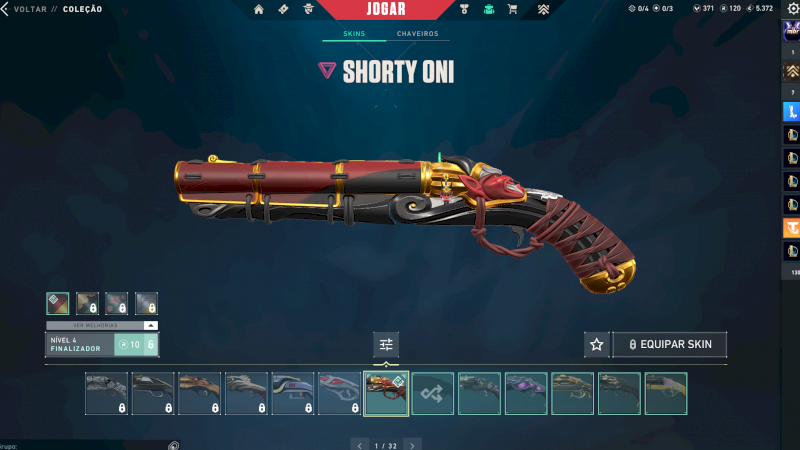The height and width of the screenshot is (450, 800).
Task: Go back via the Voltar arrow
Action: tap(6, 9)
